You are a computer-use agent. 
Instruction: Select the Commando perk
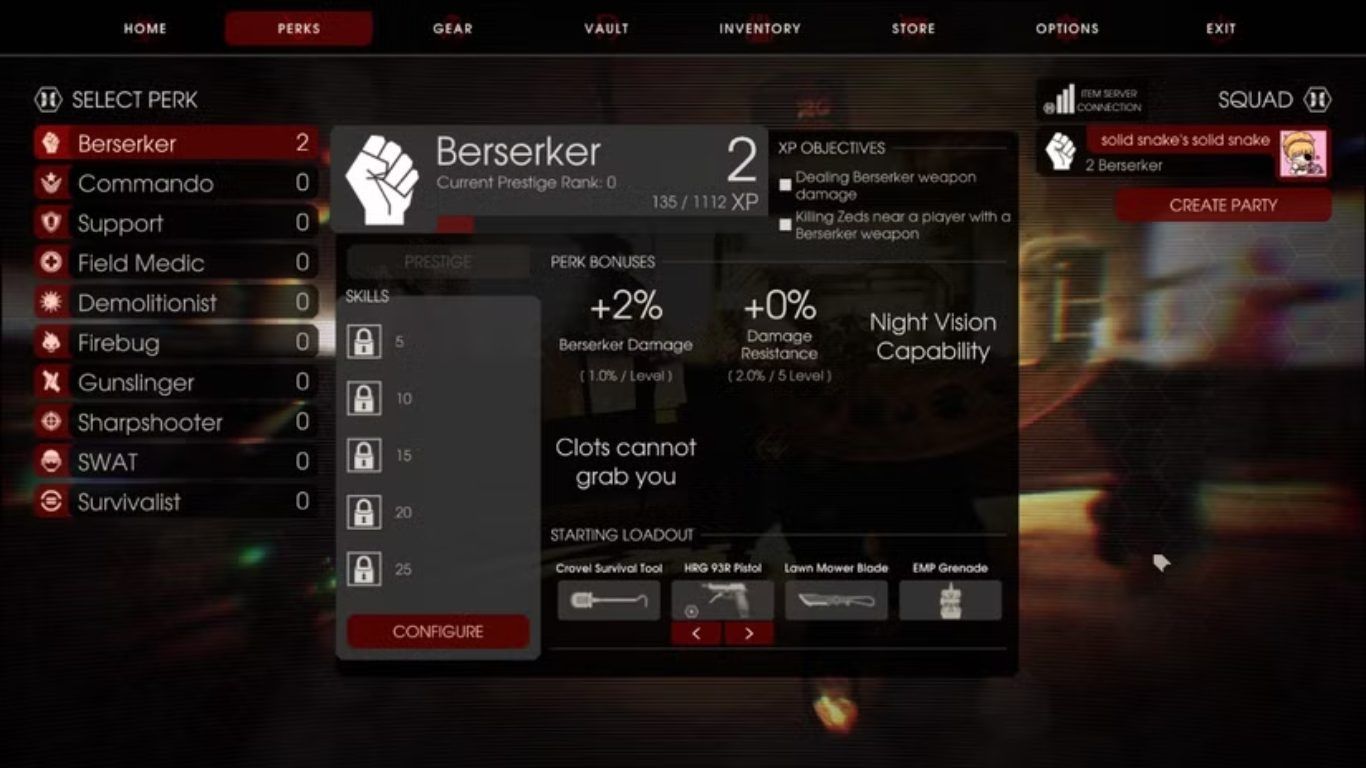click(175, 184)
